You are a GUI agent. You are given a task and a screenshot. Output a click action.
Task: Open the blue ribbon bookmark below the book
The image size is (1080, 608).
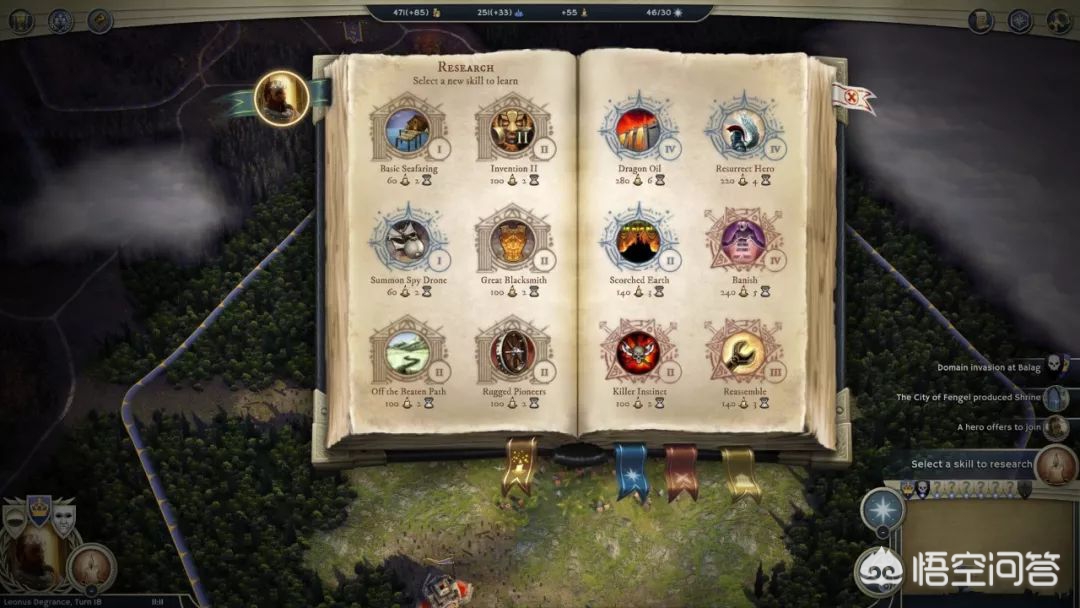coord(630,468)
